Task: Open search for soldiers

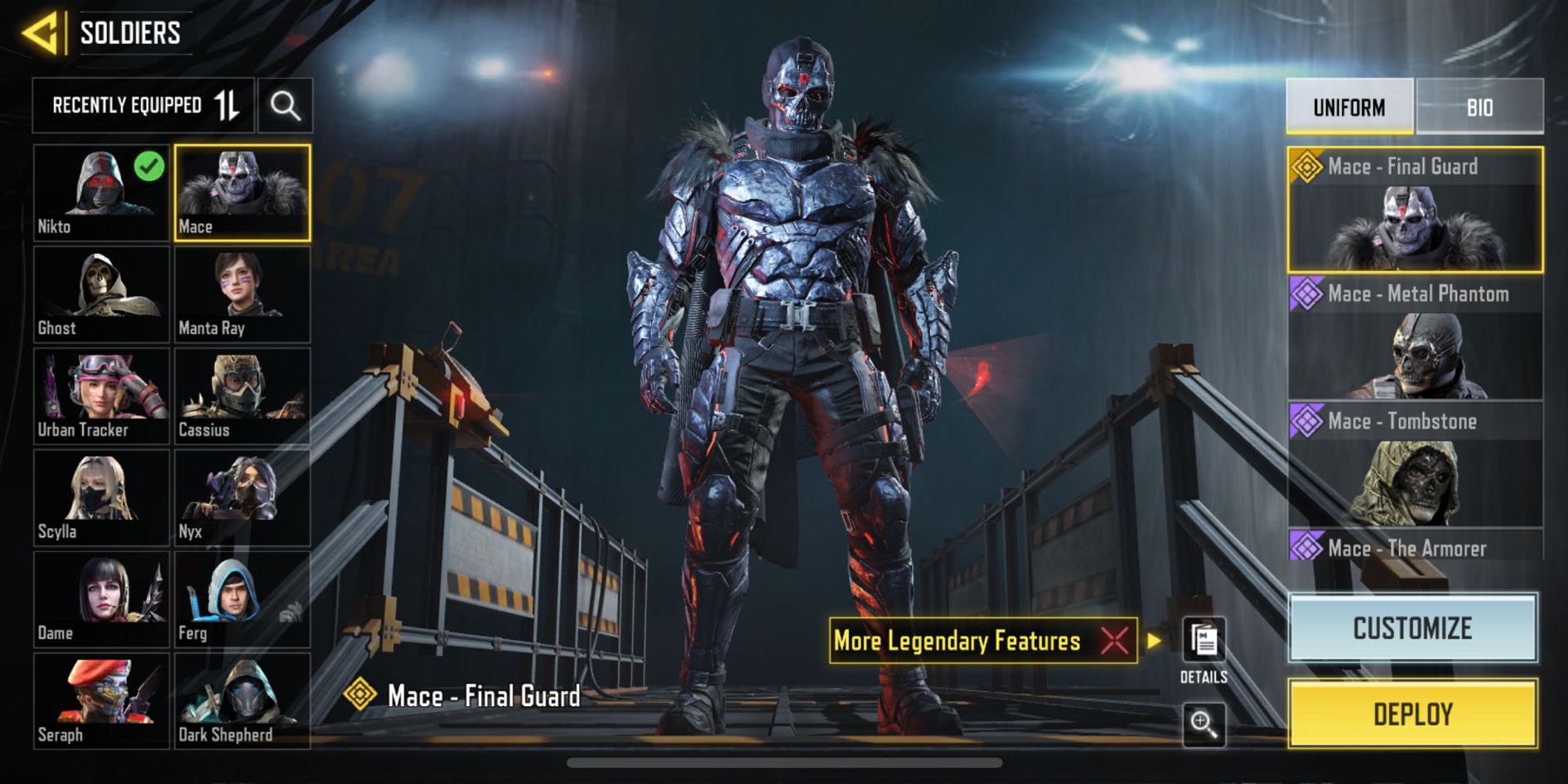Action: click(x=286, y=106)
